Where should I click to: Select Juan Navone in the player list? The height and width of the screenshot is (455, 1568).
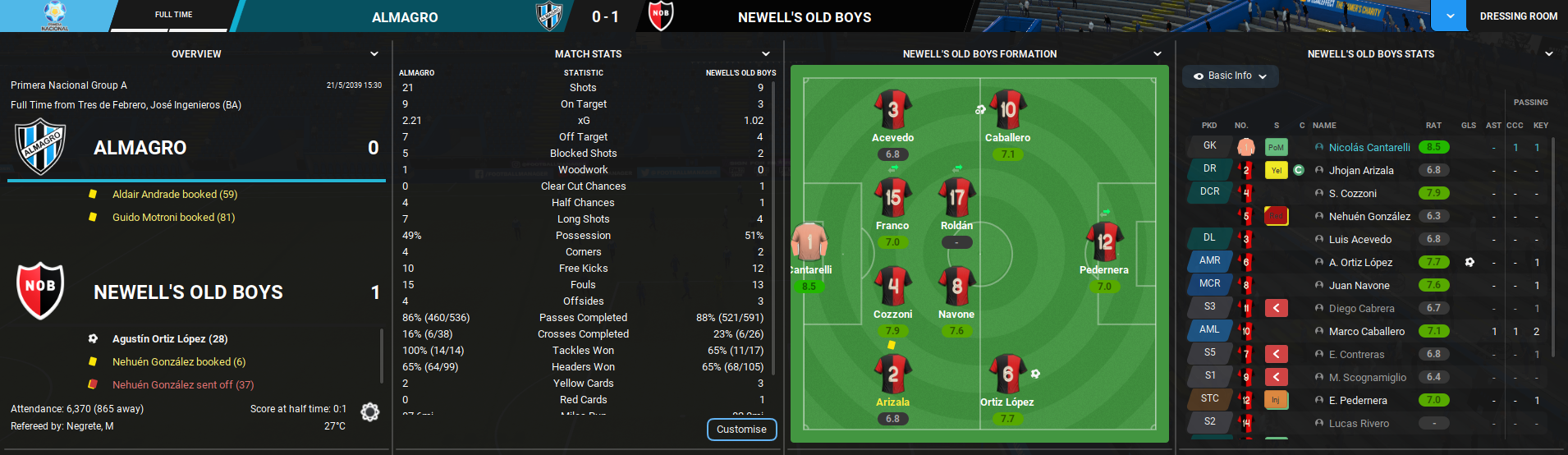(x=1359, y=286)
